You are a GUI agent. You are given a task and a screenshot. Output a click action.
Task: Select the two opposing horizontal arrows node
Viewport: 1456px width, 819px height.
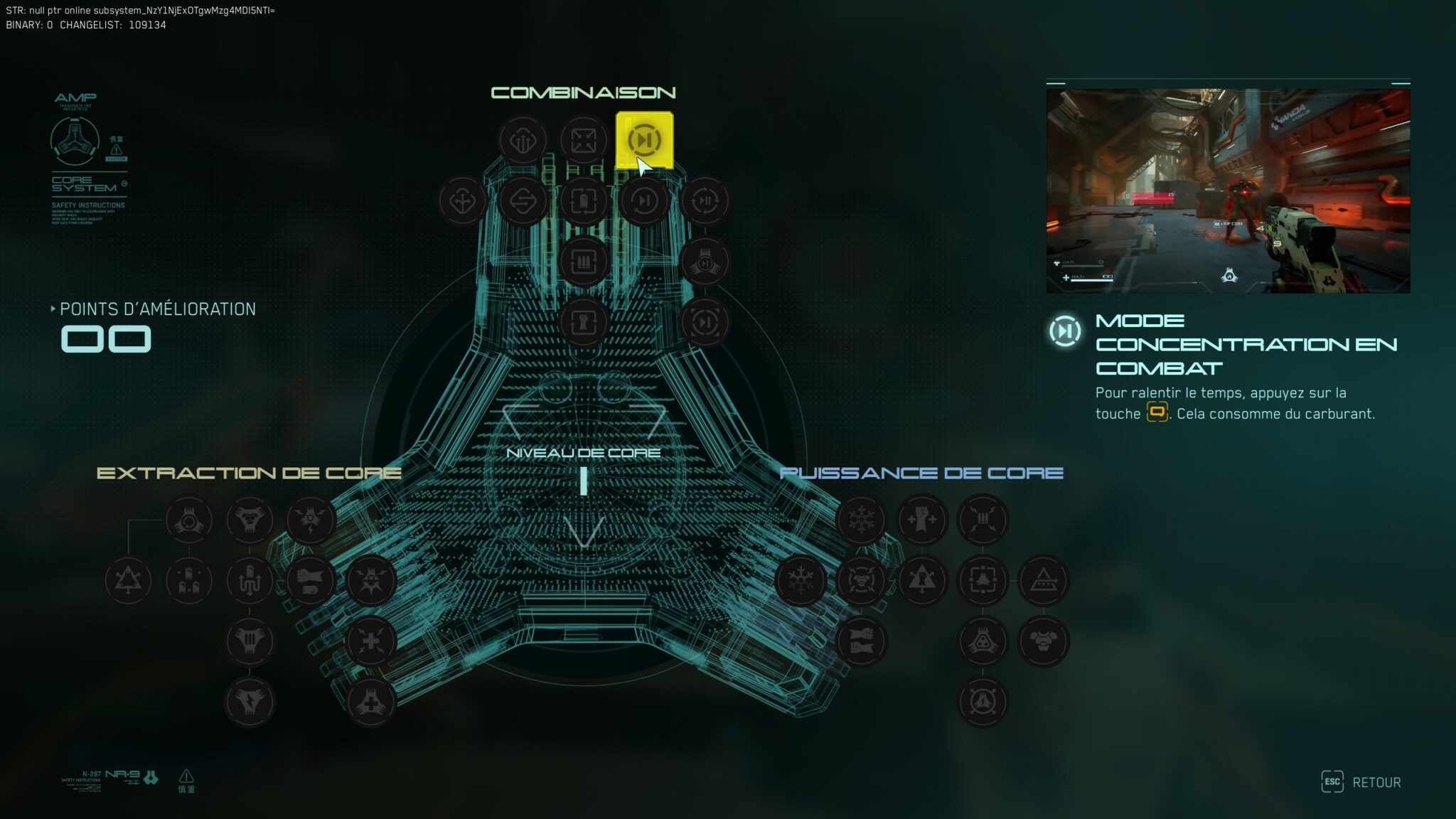coord(523,201)
